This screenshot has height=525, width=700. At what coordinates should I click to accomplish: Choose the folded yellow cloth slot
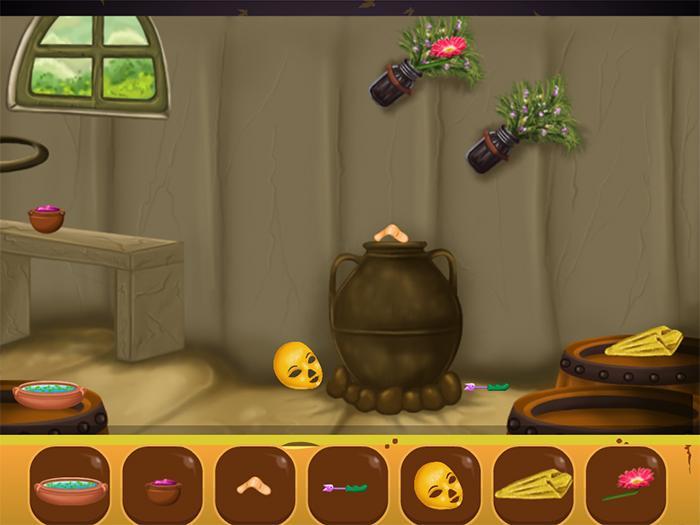tap(533, 486)
